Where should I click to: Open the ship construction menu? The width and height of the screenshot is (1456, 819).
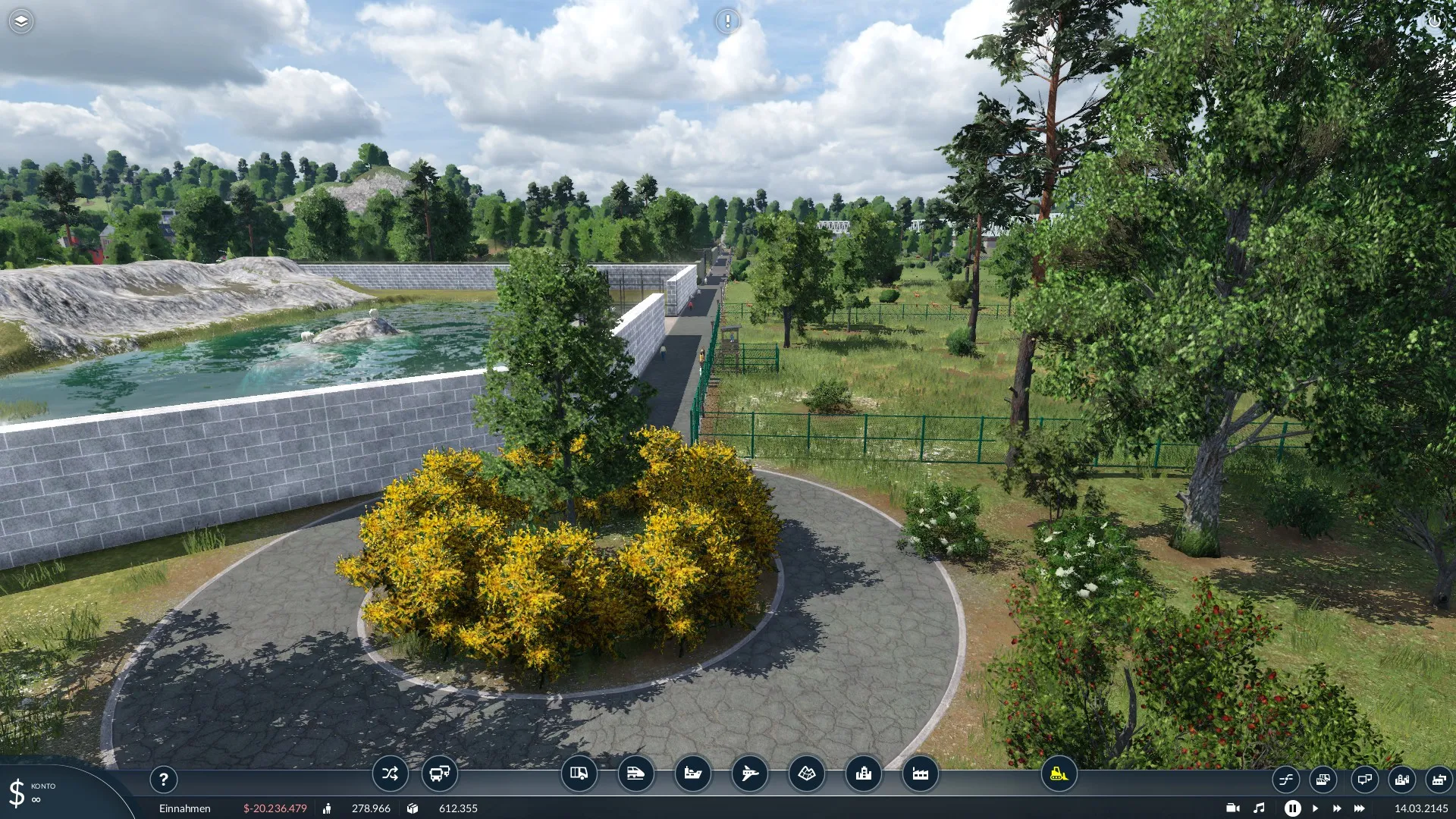click(692, 773)
